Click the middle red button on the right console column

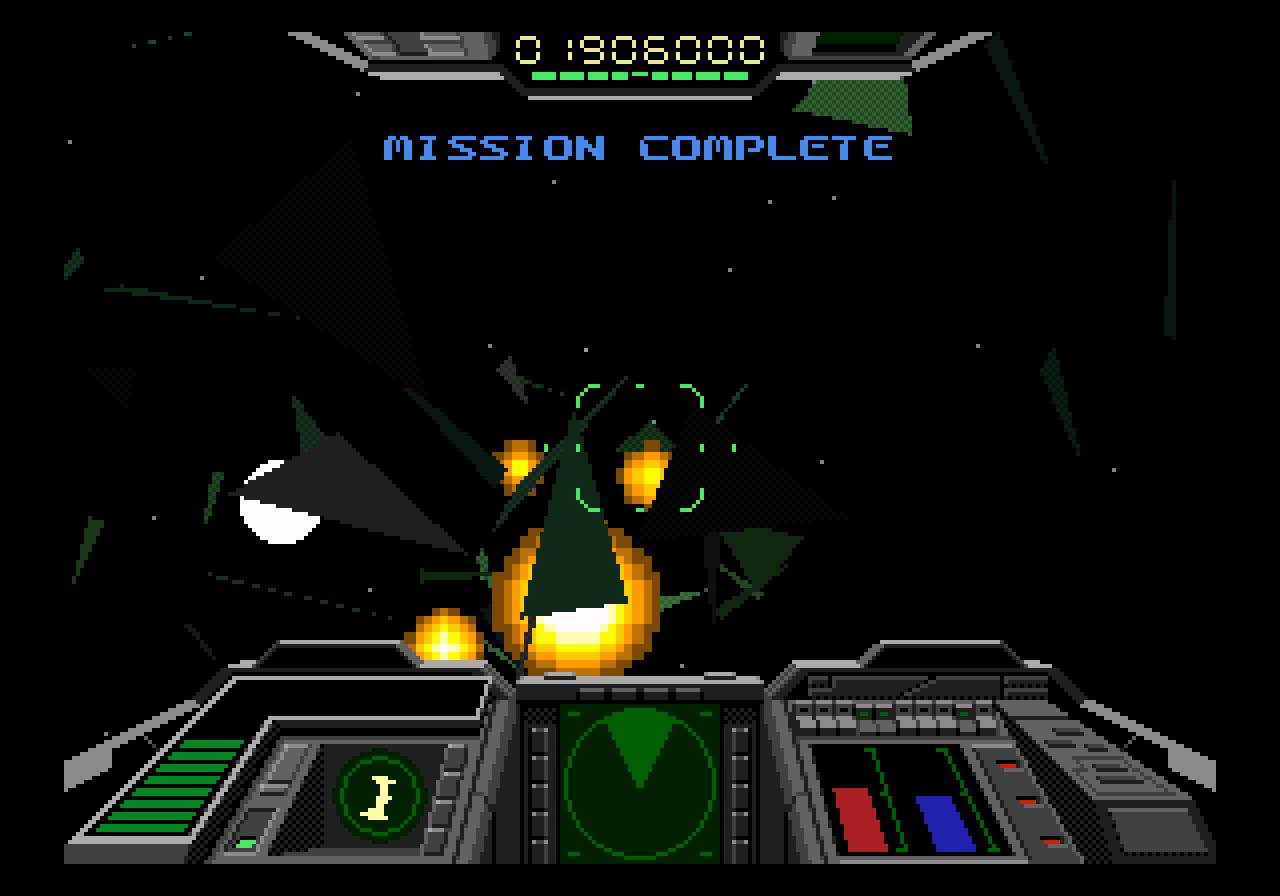(1028, 803)
